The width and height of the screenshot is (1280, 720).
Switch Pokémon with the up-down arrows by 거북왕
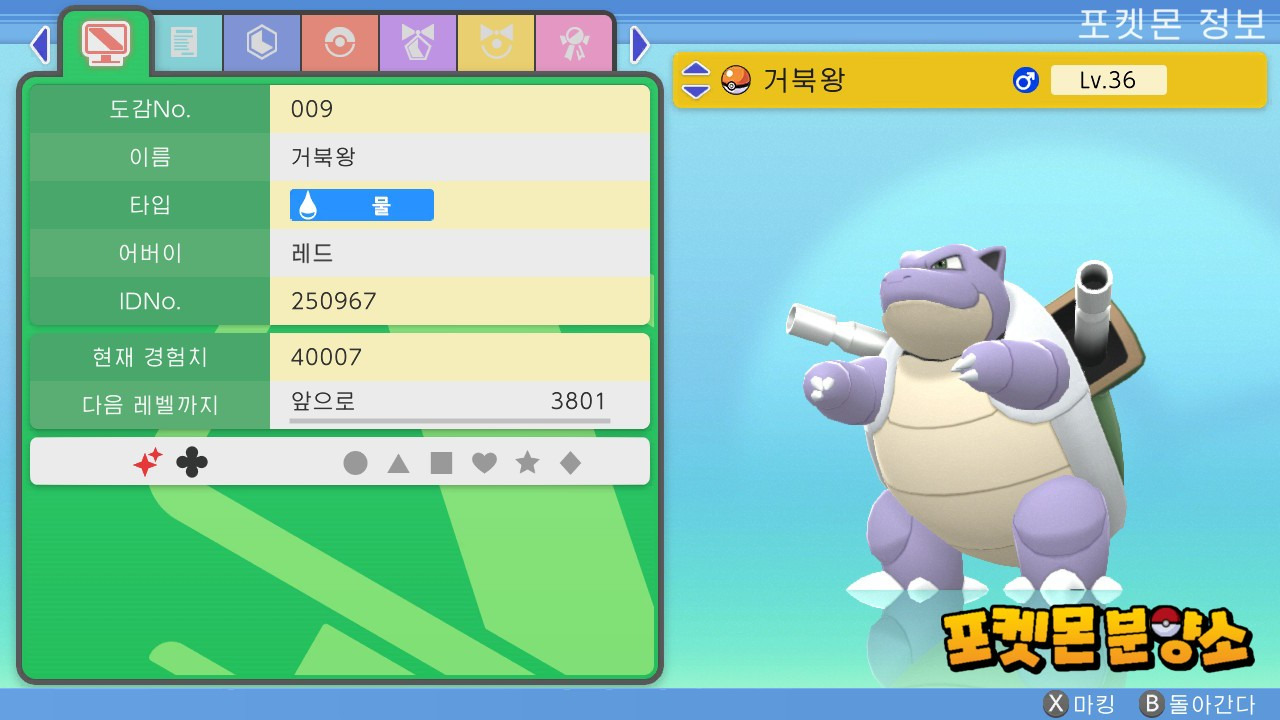pyautogui.click(x=696, y=80)
